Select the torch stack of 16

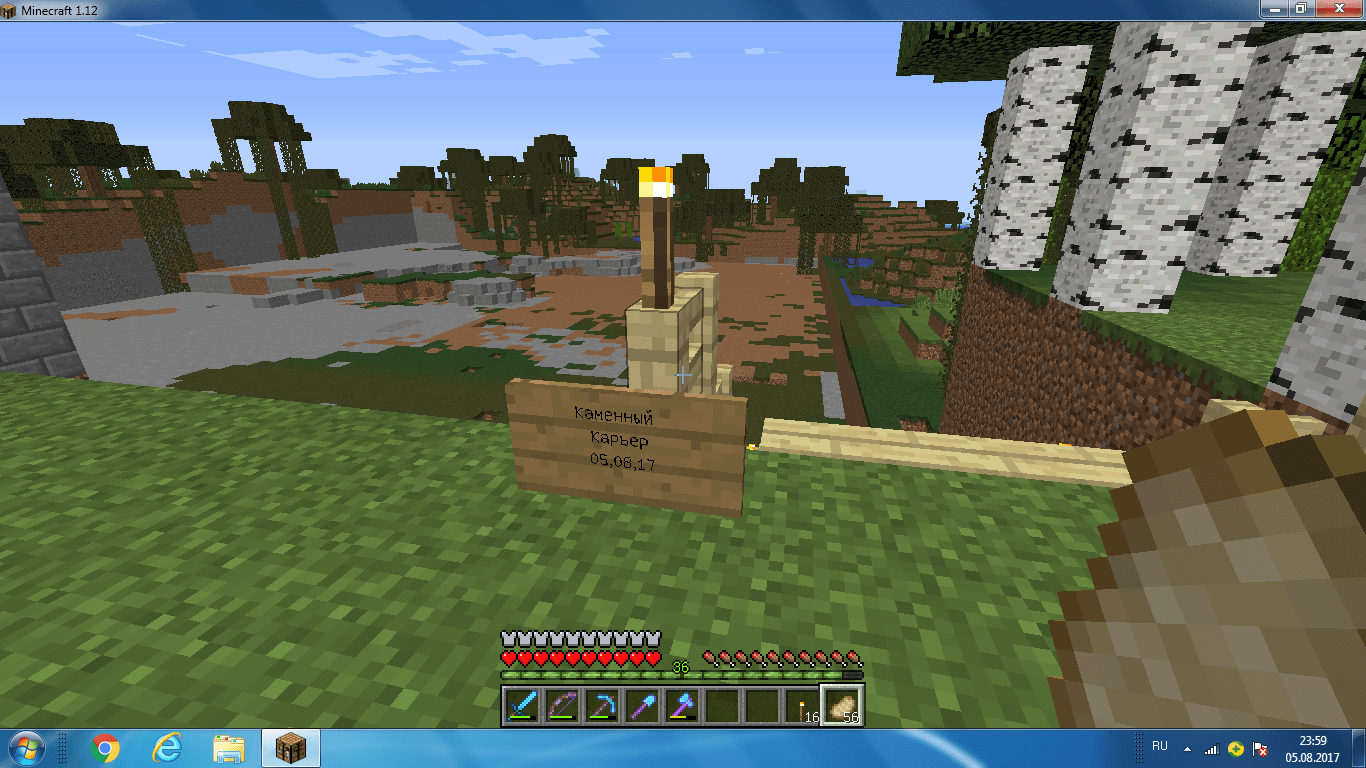point(803,705)
